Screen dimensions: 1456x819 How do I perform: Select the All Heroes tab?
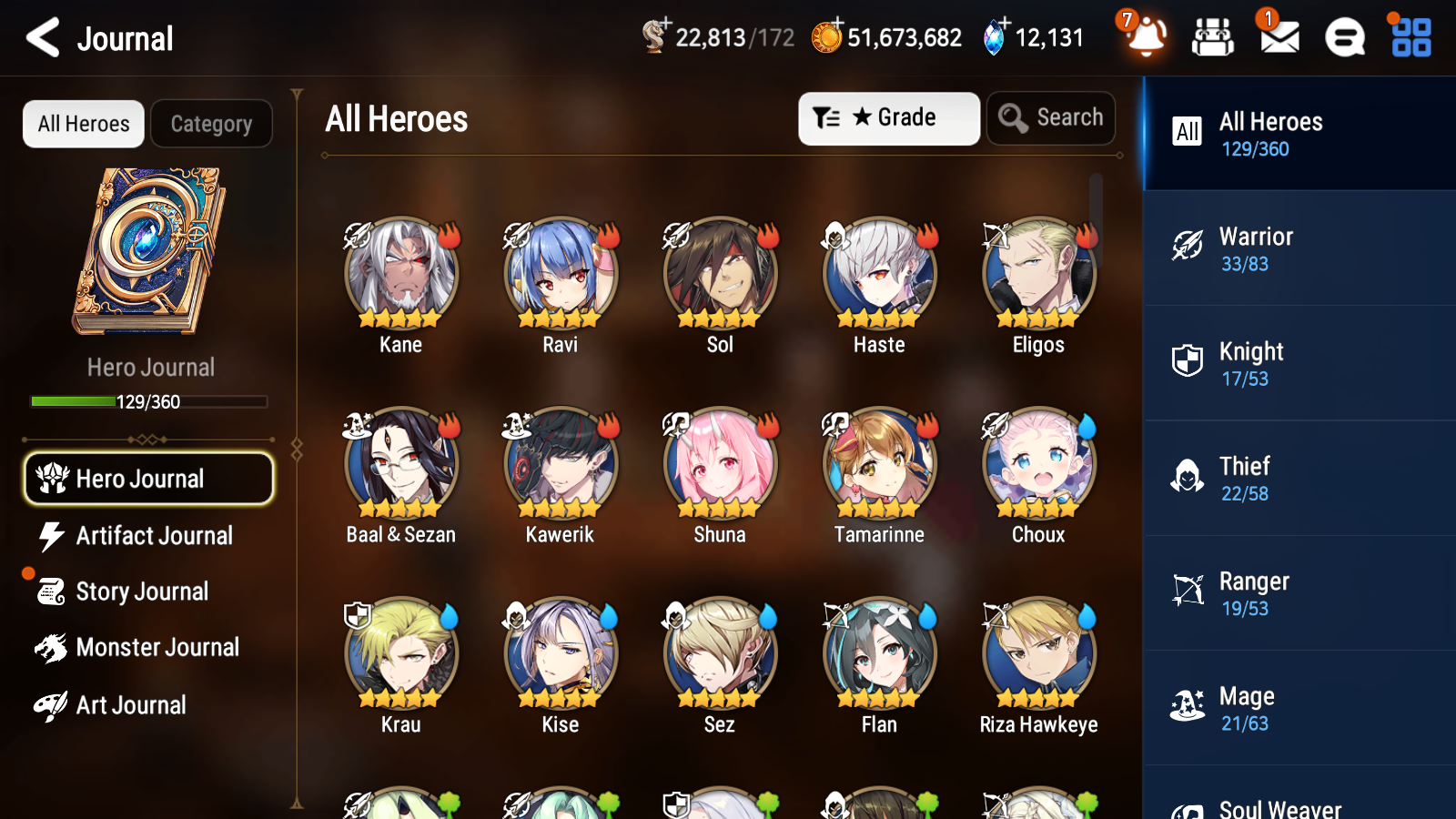83,124
